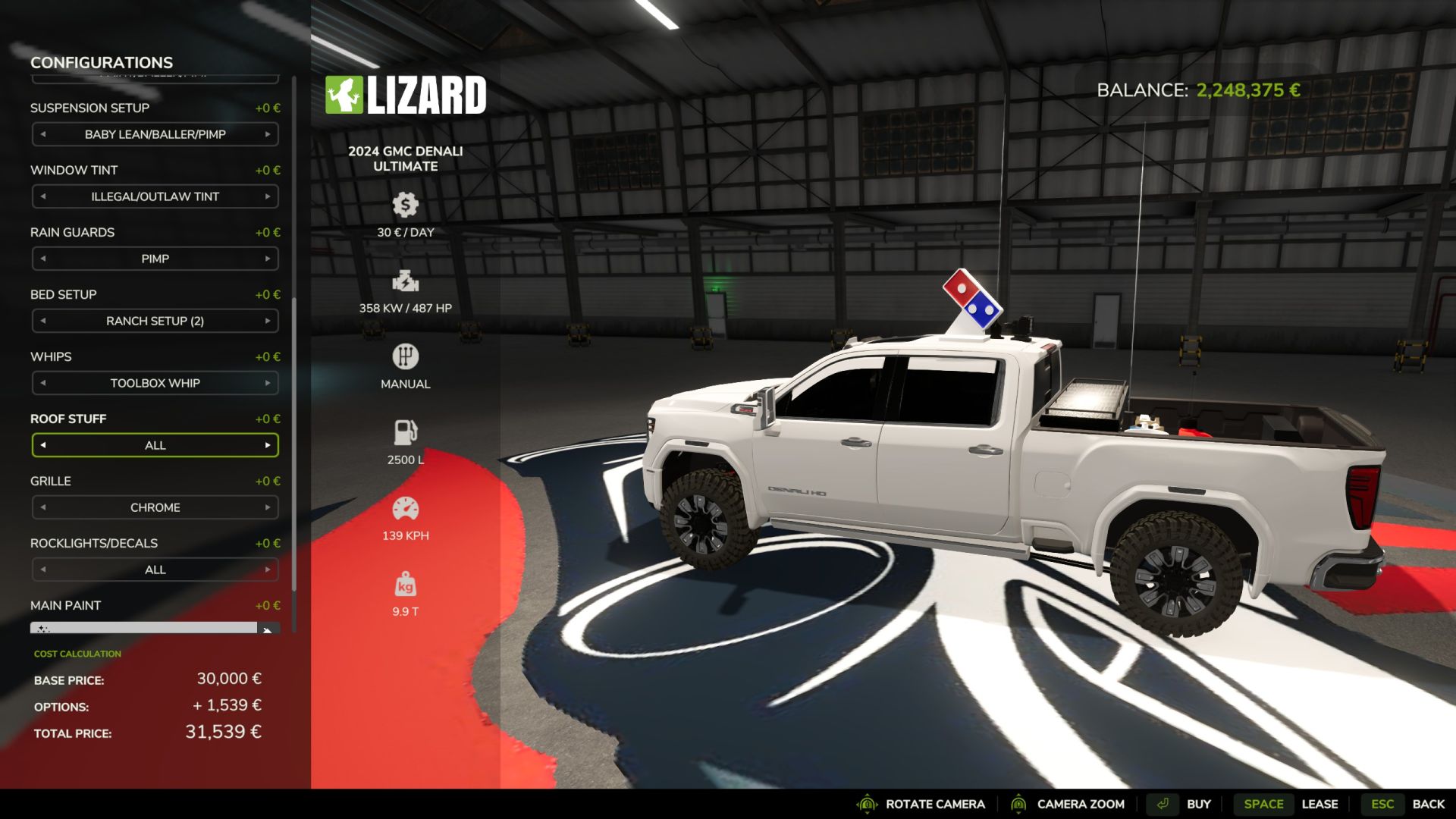This screenshot has height=819, width=1456.
Task: Select next Suspension Setup option
Action: 268,134
